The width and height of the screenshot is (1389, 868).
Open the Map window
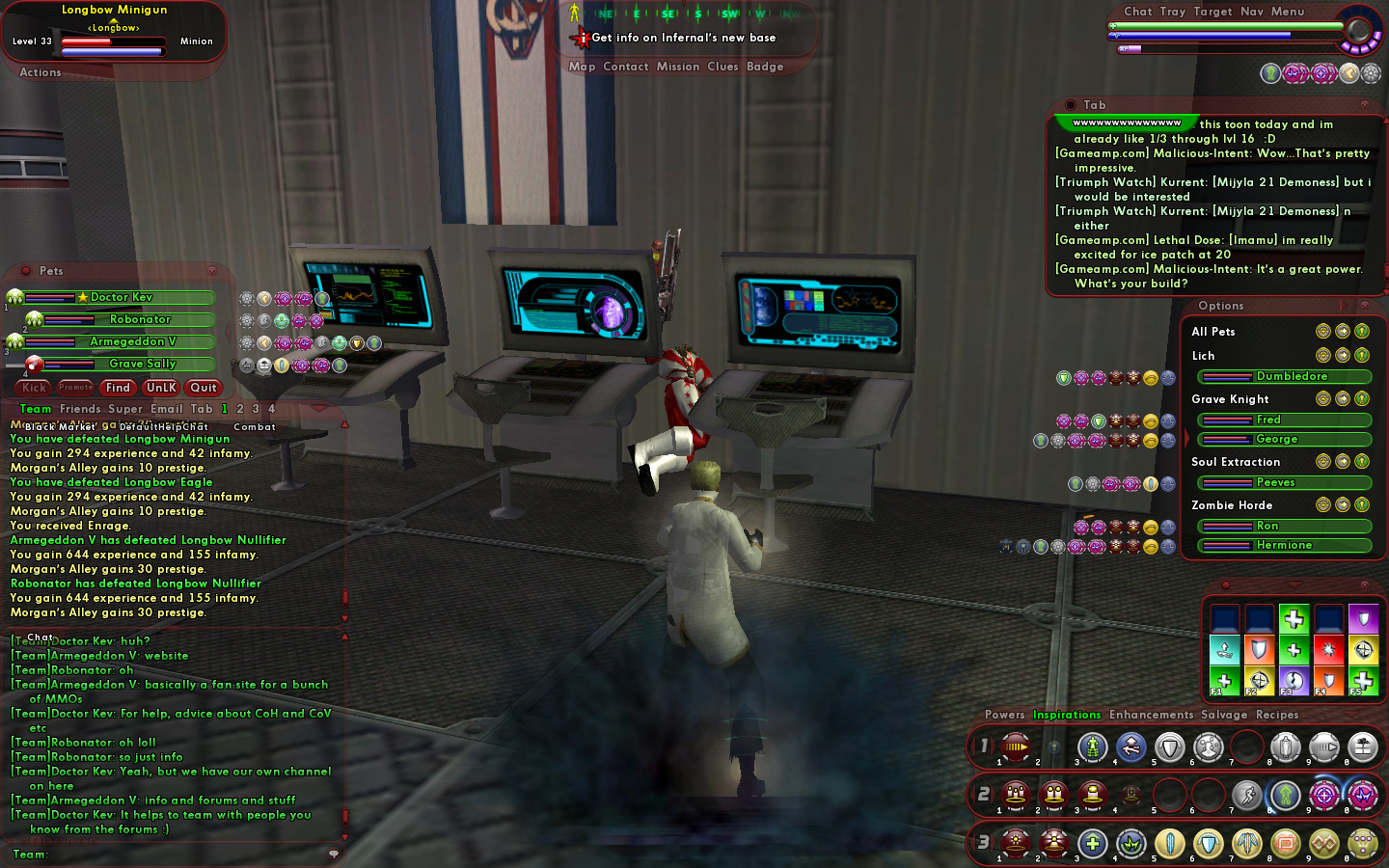click(x=582, y=67)
